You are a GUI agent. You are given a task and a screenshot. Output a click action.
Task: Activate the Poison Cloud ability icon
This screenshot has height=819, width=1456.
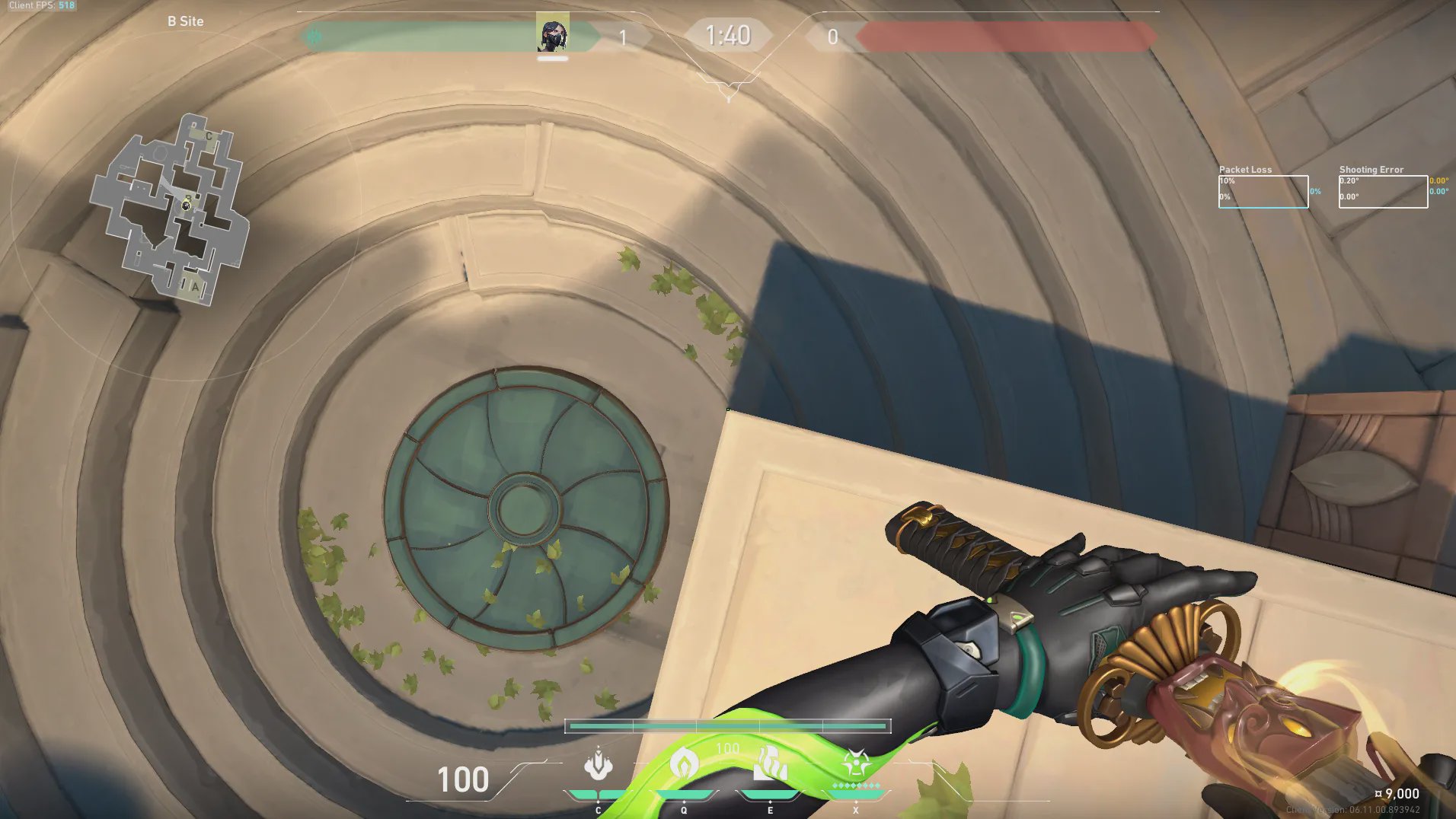click(x=684, y=764)
